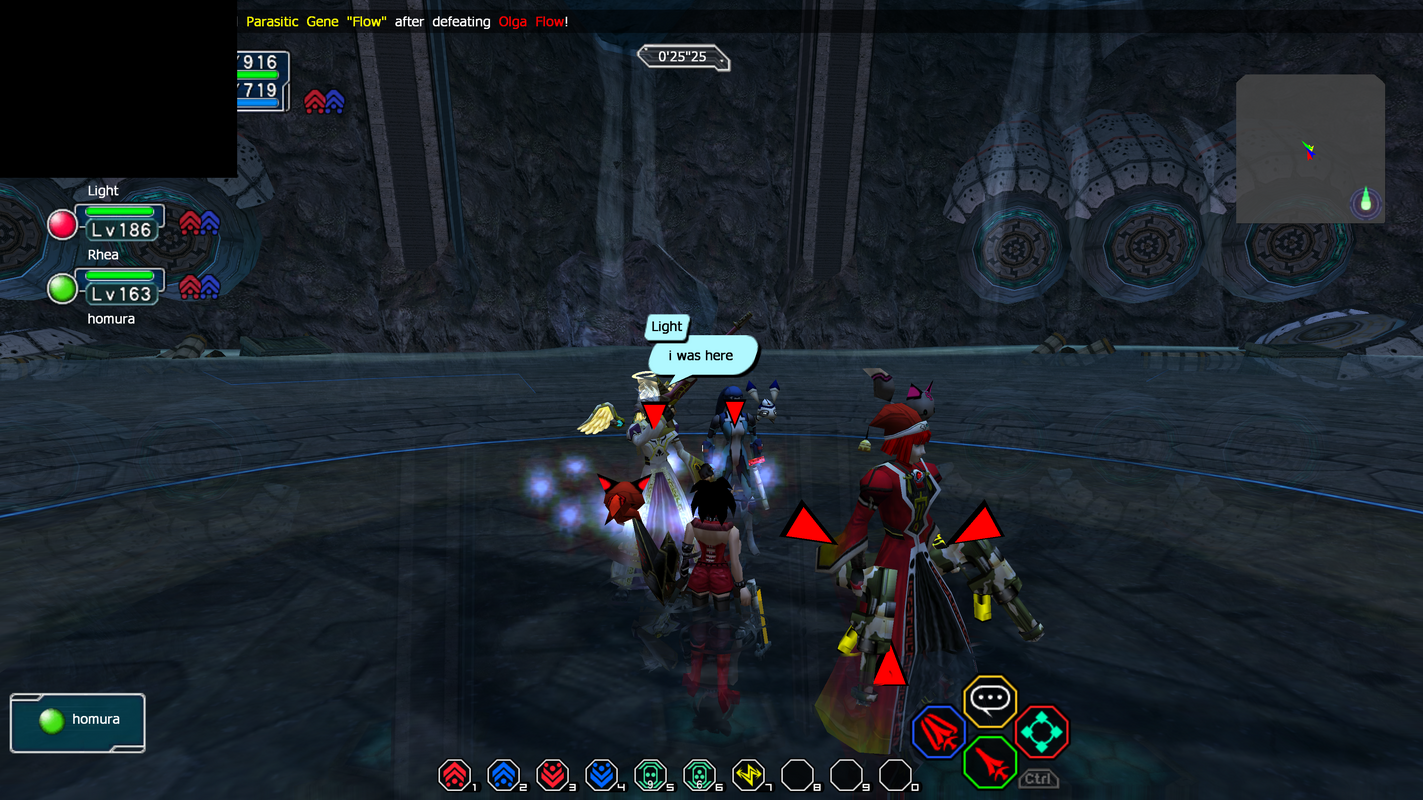Trigger the yellow lightning icon in hotbar slot 7
The image size is (1423, 800).
click(x=749, y=774)
